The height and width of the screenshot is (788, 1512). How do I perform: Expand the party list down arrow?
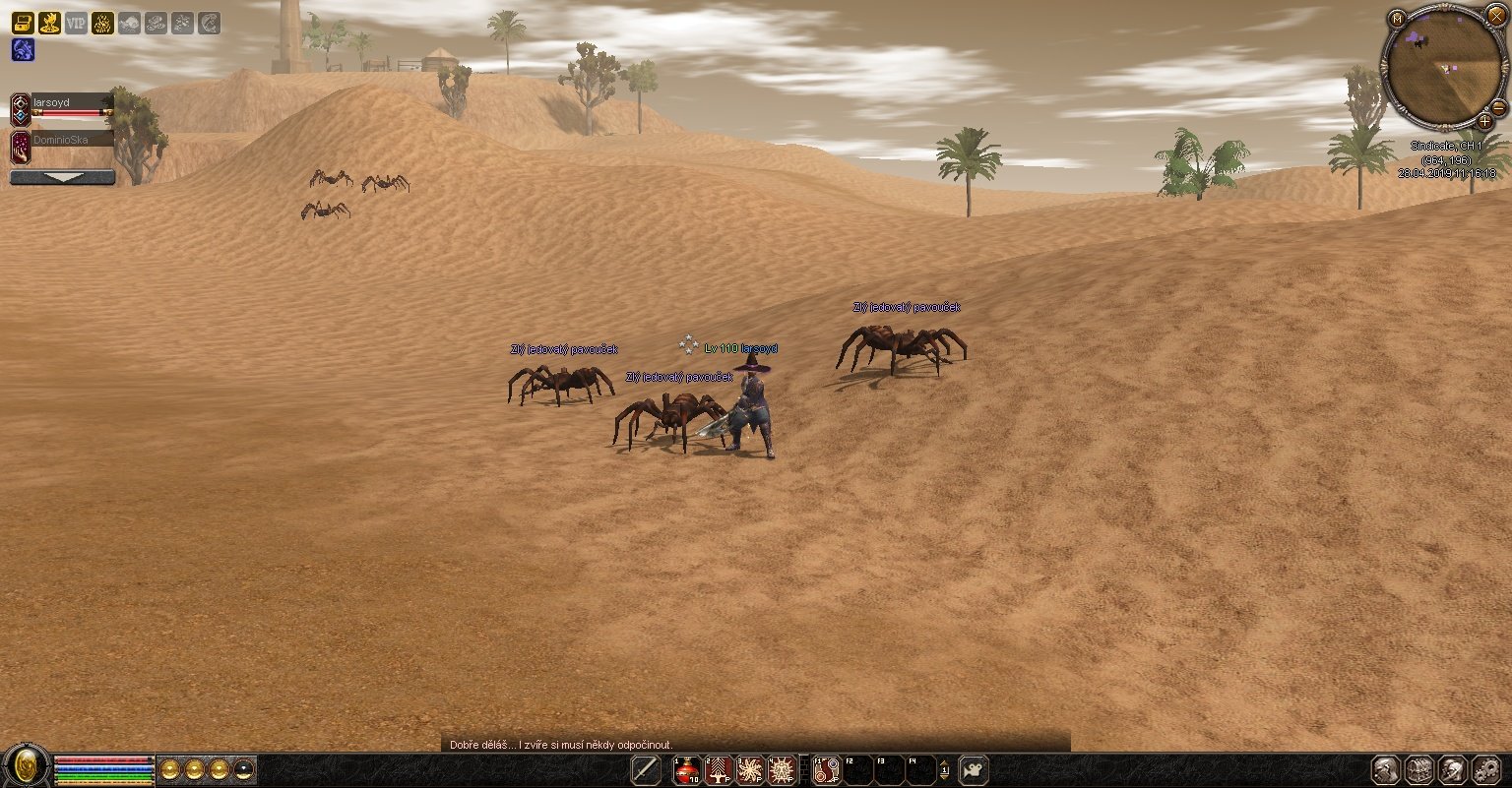pyautogui.click(x=62, y=178)
